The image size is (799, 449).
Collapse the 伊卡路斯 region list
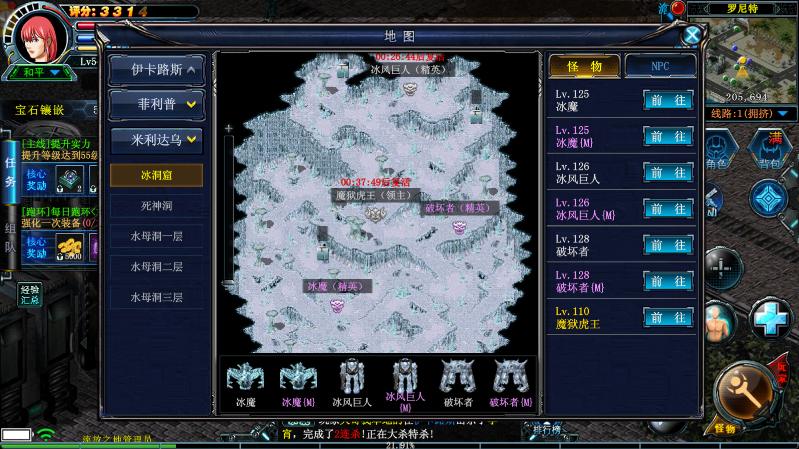click(156, 70)
